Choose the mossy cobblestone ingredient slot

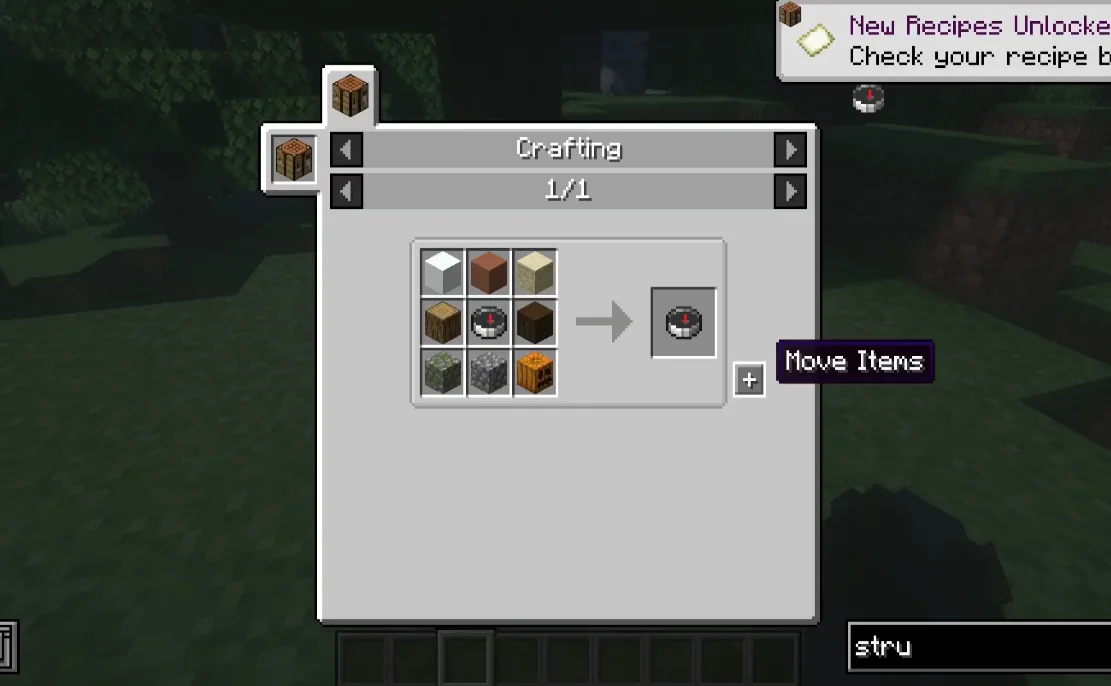[x=442, y=372]
